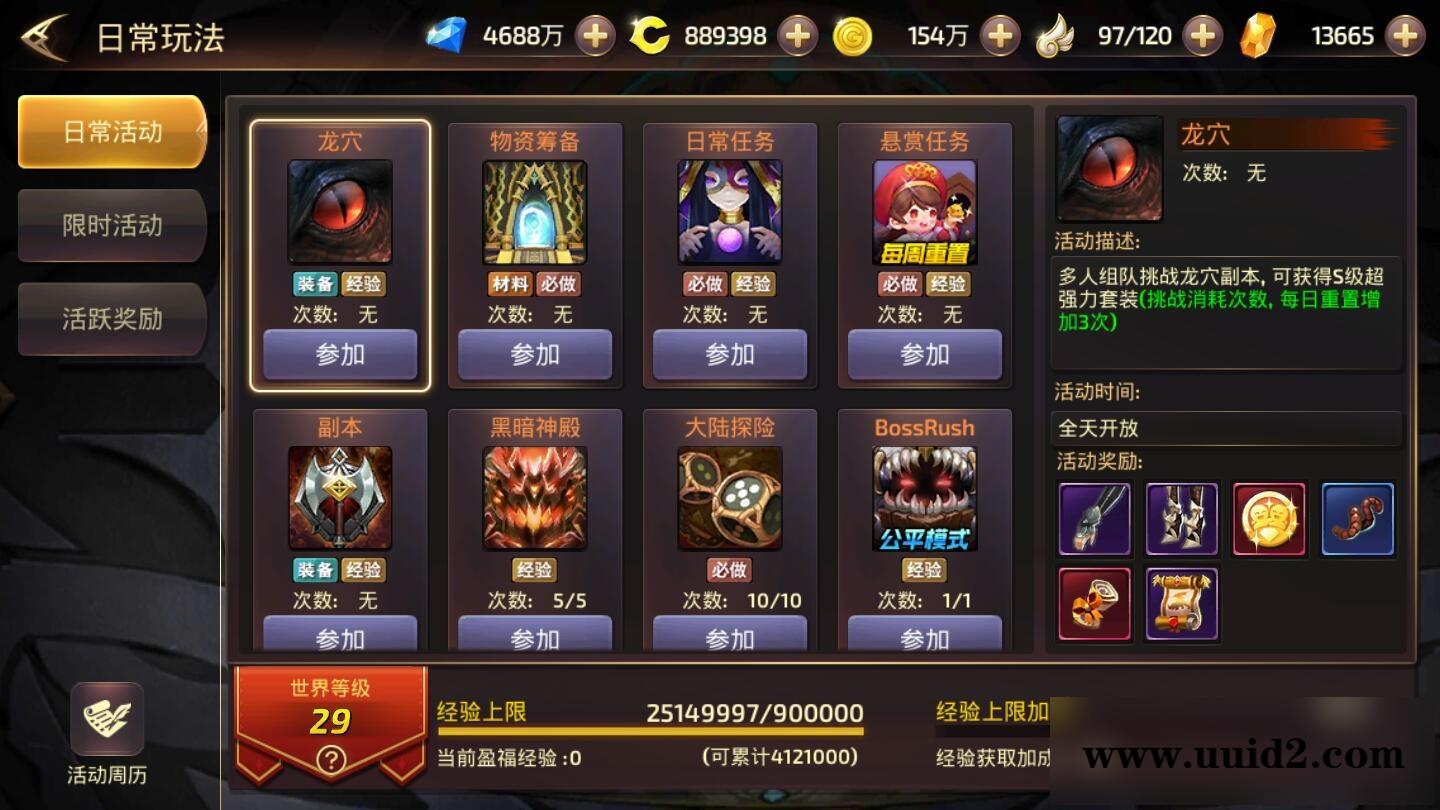Open the 活跃奖励 rewards tab
Viewport: 1440px width, 810px height.
111,320
